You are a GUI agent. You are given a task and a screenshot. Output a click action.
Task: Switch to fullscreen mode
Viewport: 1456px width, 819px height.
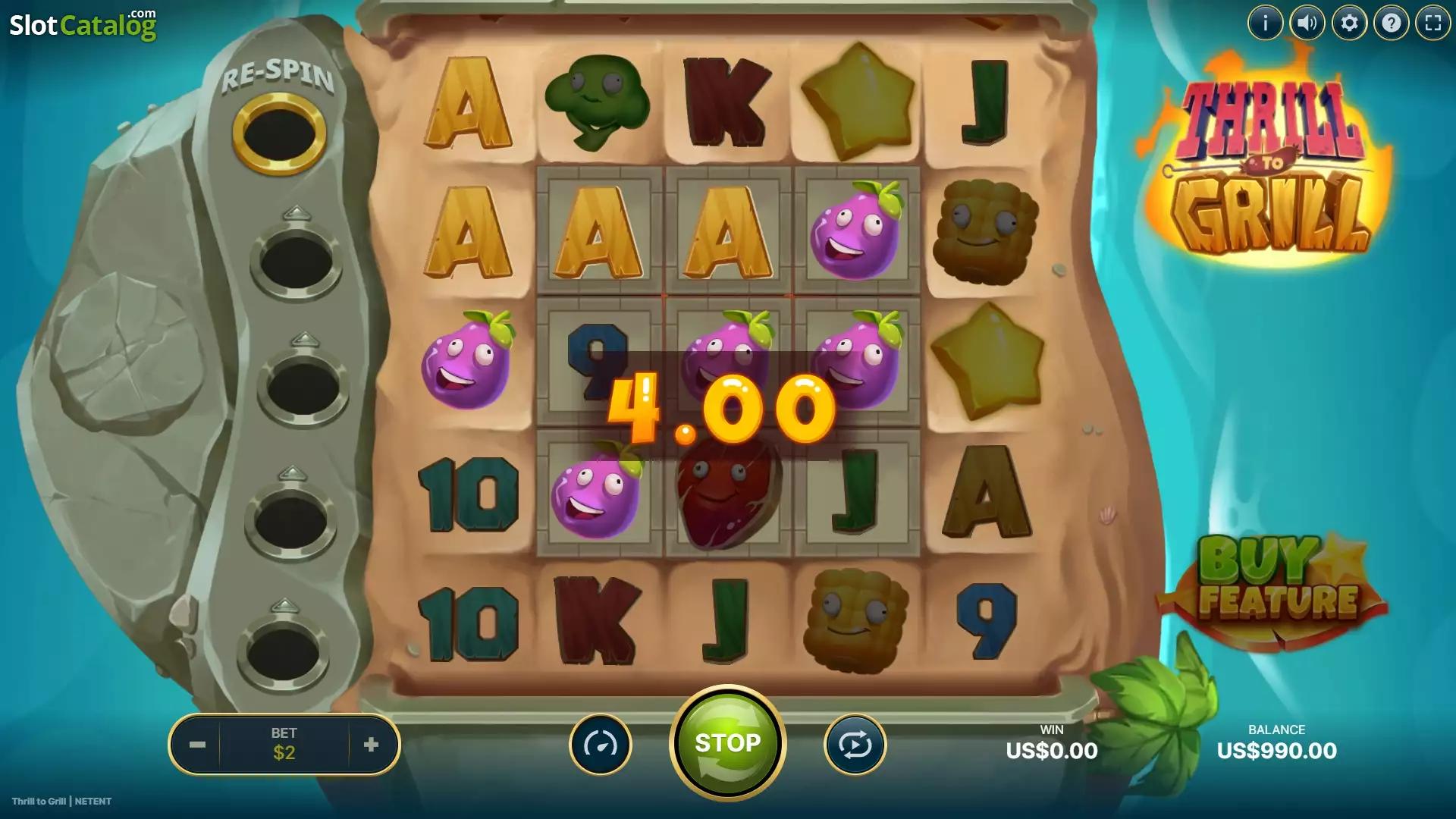[1432, 24]
